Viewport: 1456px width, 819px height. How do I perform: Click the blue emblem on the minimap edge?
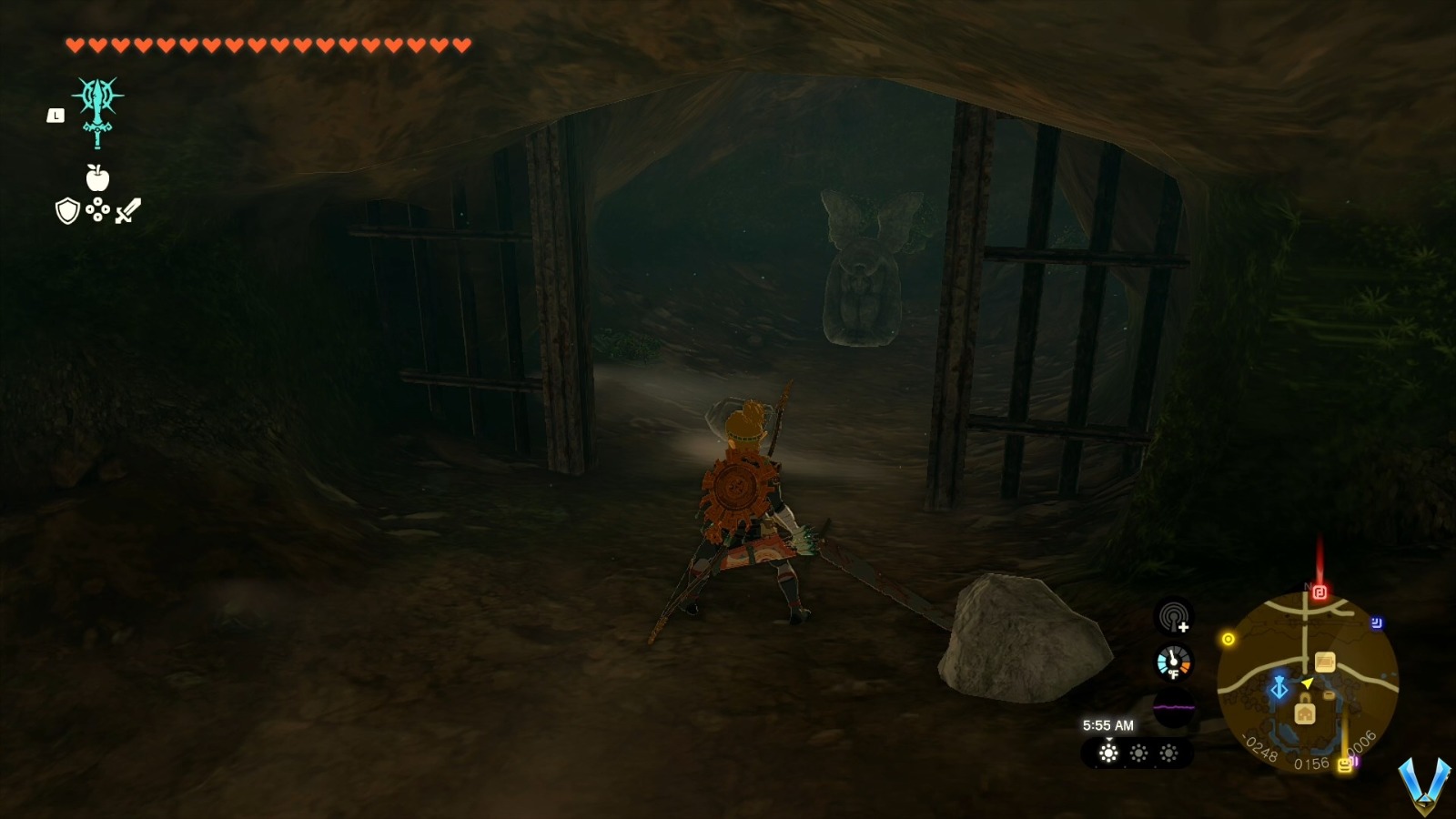(x=1376, y=622)
